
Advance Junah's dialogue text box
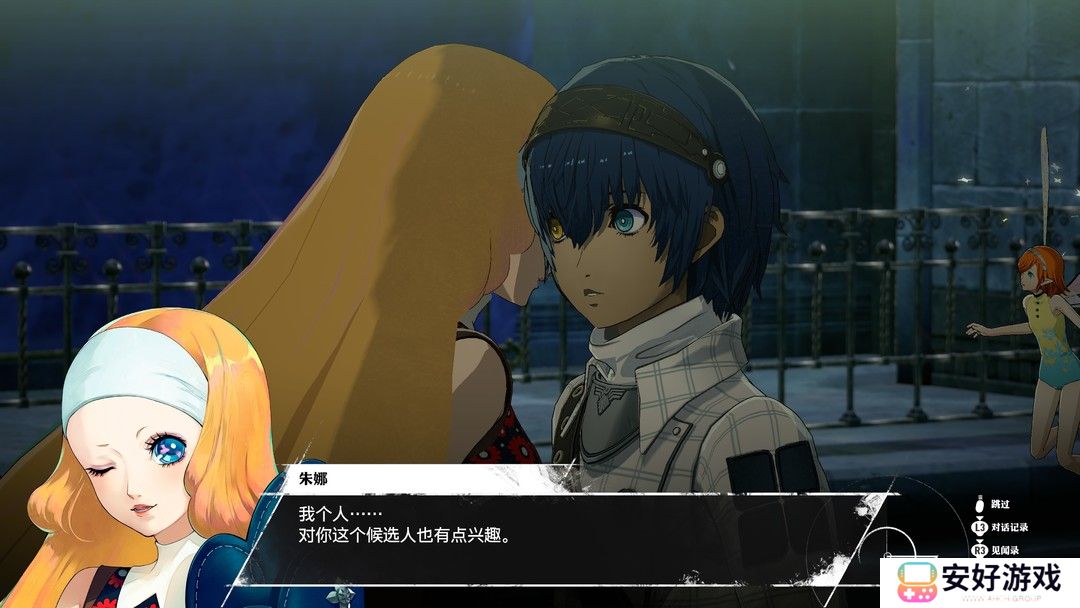[560, 528]
